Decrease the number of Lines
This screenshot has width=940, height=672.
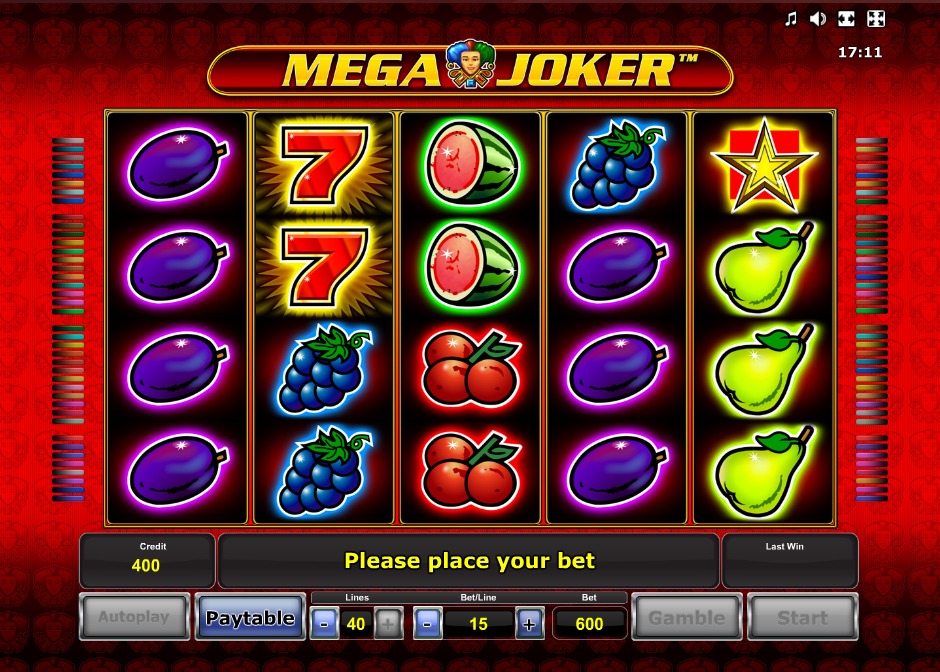(324, 624)
